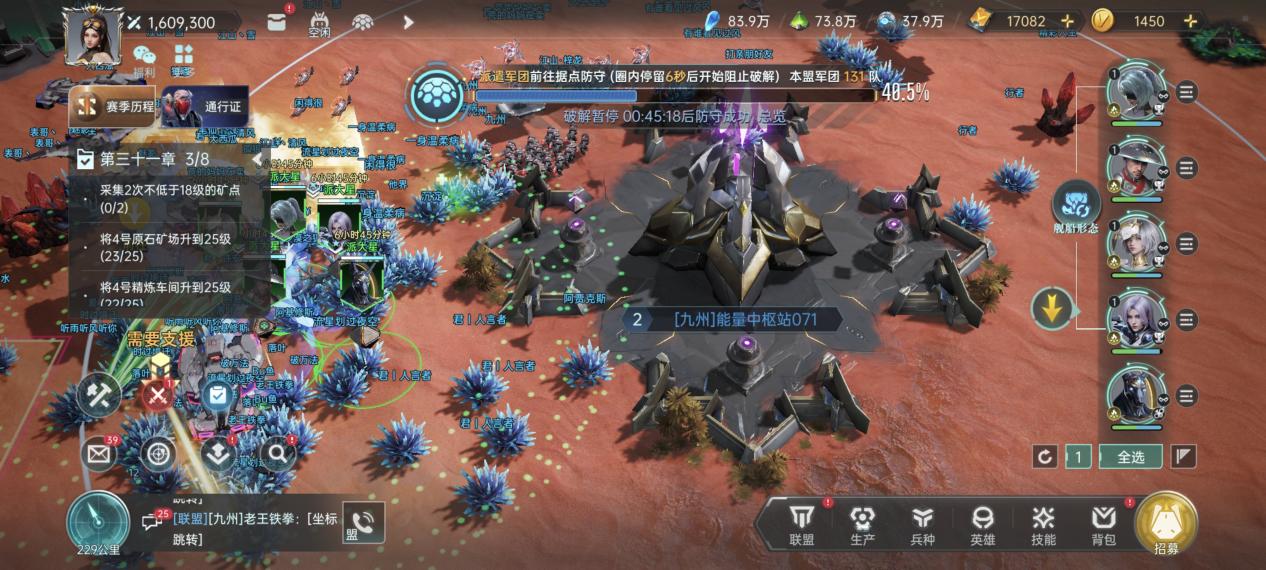Open the 生产 production menu

862,524
